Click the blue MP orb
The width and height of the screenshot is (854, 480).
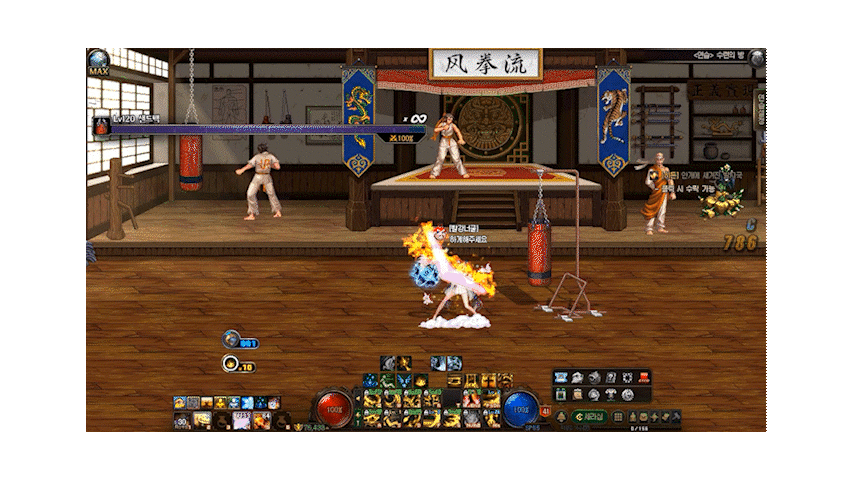(520, 409)
